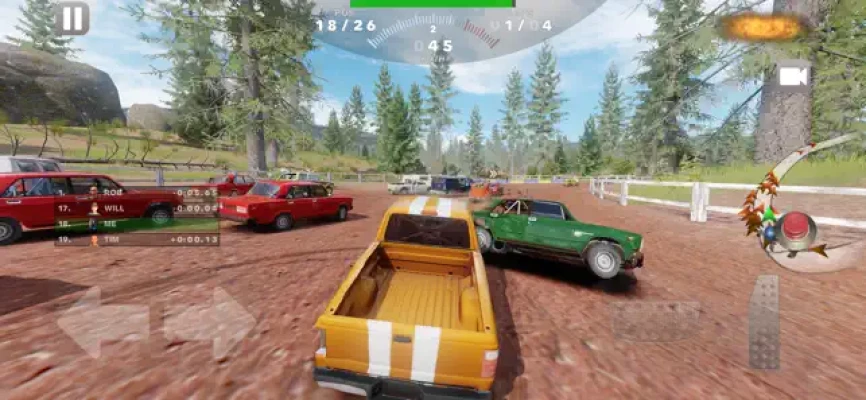
Task: Switch the camera view
Action: [x=793, y=76]
